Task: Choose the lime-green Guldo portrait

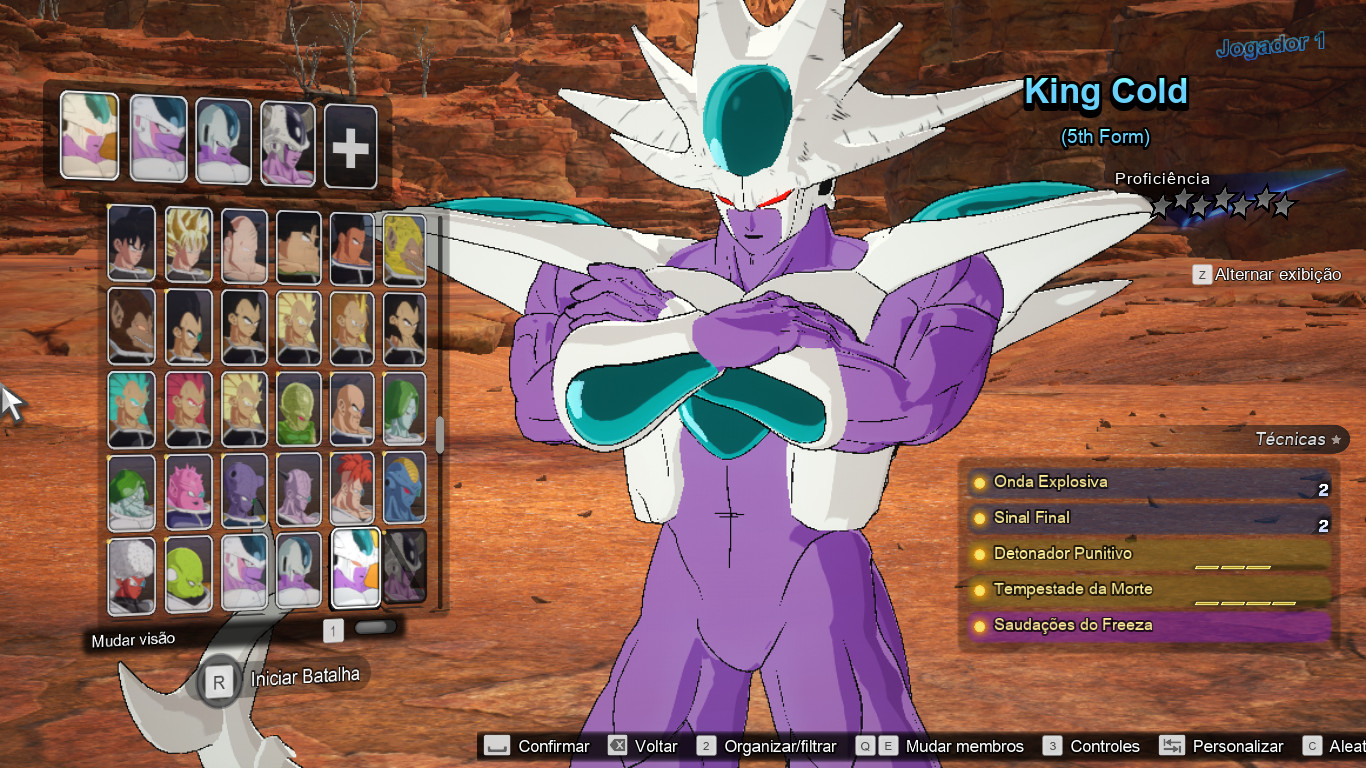Action: pos(188,574)
